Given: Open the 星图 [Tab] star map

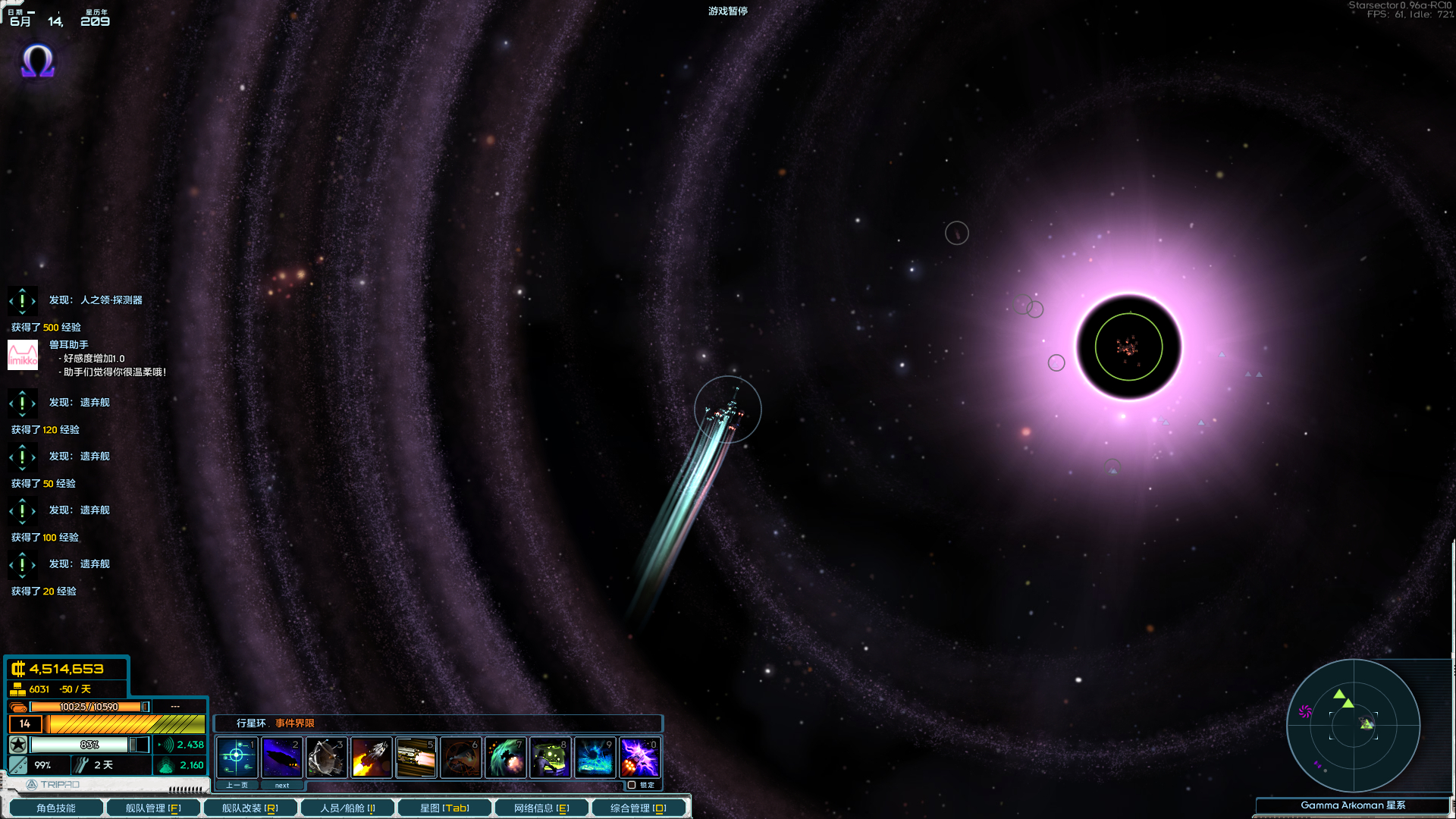Looking at the screenshot, I should coord(444,808).
